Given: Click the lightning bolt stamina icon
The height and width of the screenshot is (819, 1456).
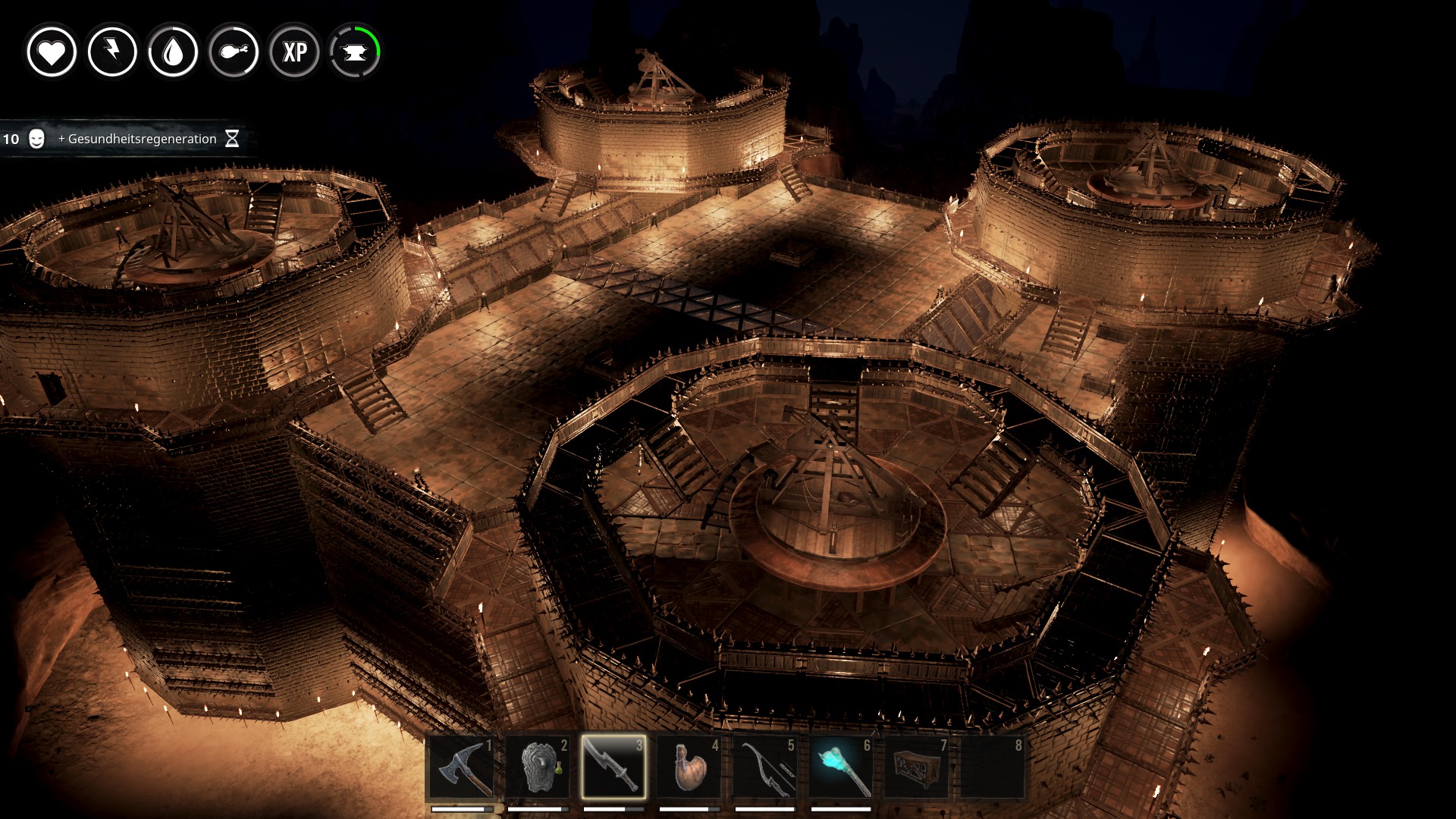Looking at the screenshot, I should [x=112, y=52].
